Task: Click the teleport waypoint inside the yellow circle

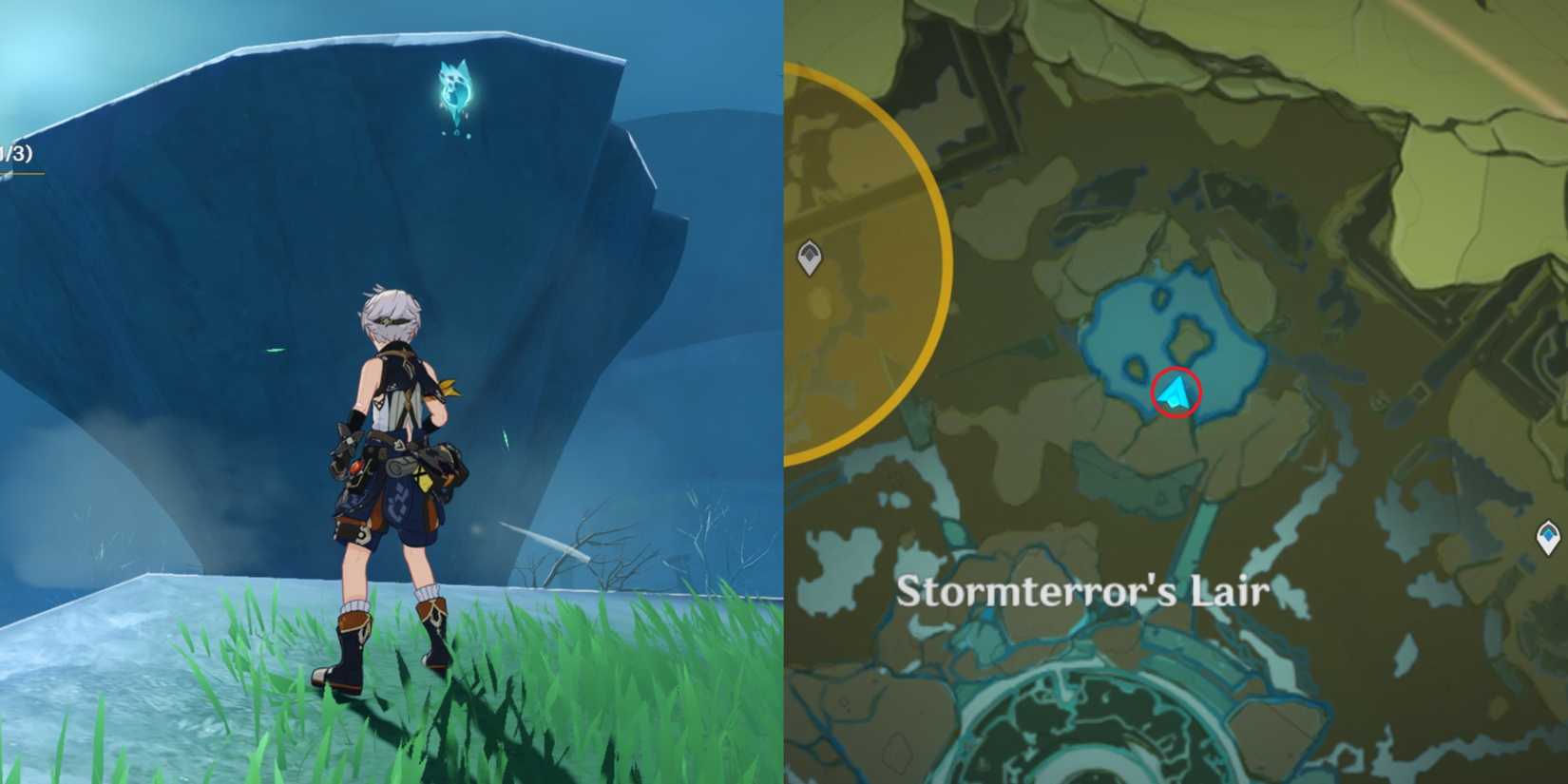Action: tap(808, 257)
